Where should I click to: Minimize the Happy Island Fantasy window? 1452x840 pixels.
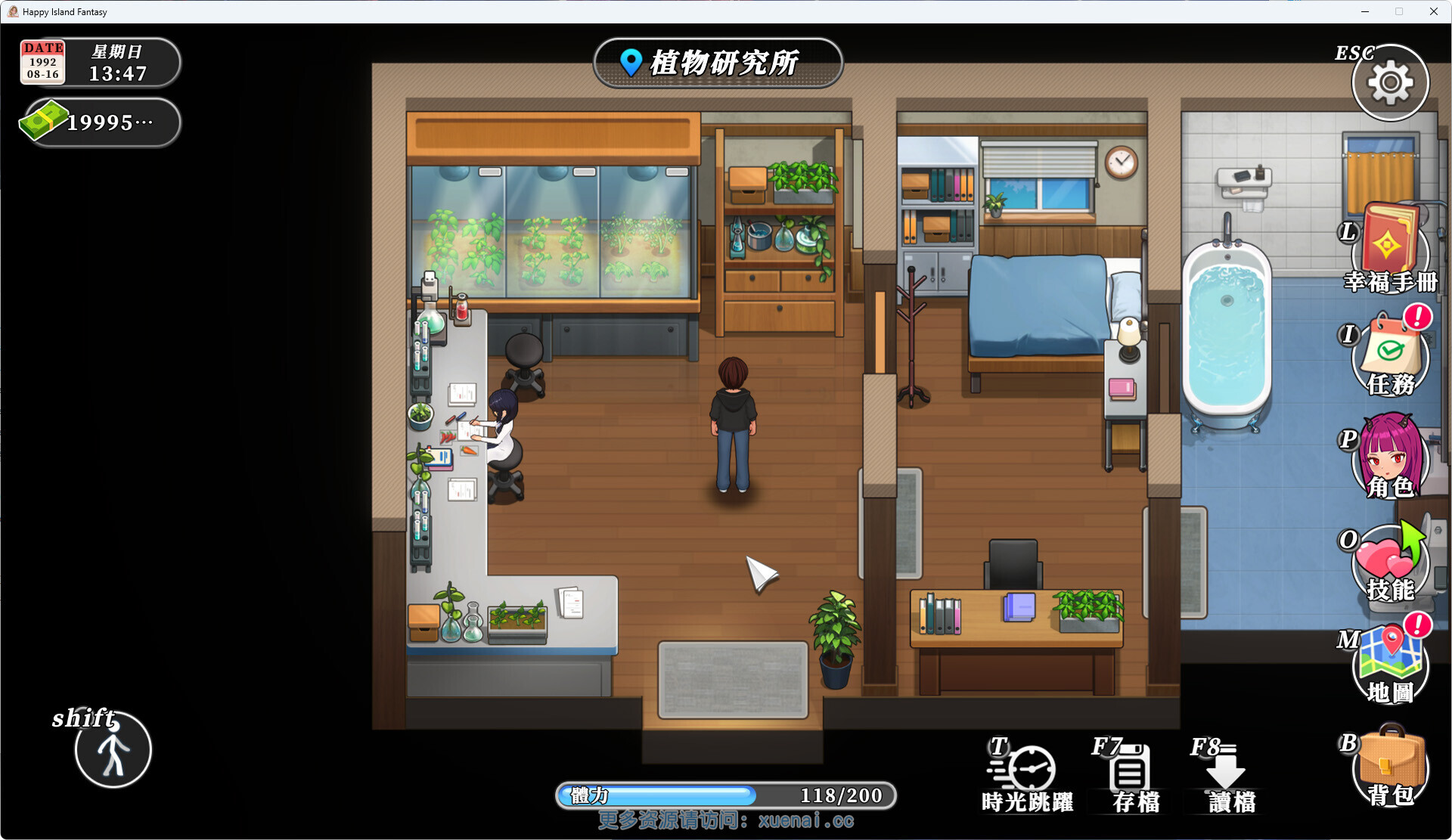(x=1365, y=11)
